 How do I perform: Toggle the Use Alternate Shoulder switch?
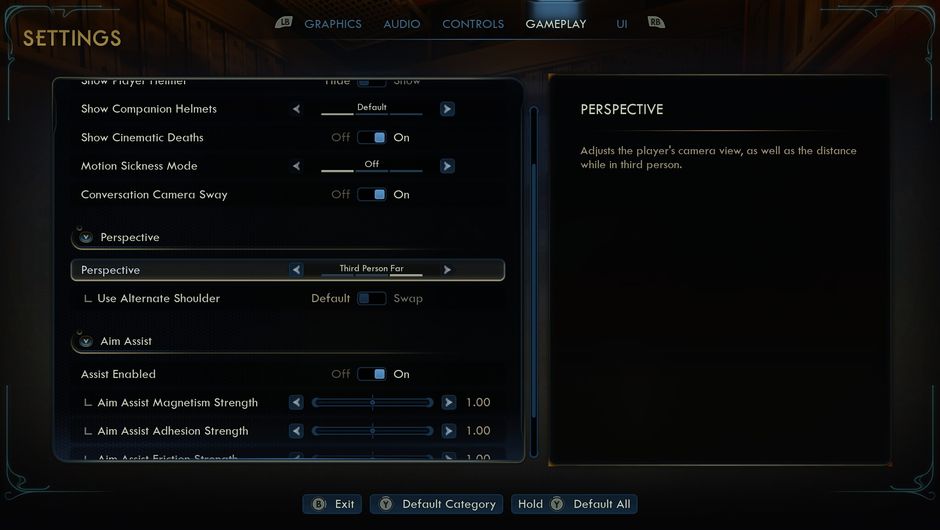(x=372, y=299)
